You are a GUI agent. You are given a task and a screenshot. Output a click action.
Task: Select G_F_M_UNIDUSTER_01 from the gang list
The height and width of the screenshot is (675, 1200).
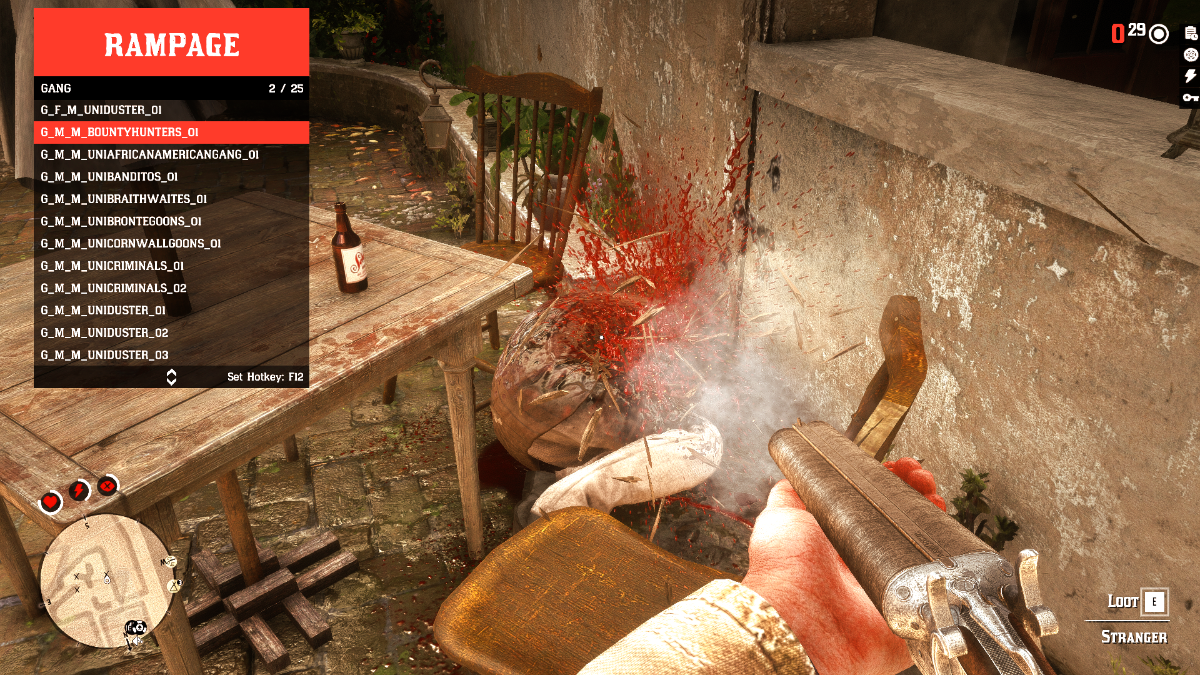coord(171,110)
